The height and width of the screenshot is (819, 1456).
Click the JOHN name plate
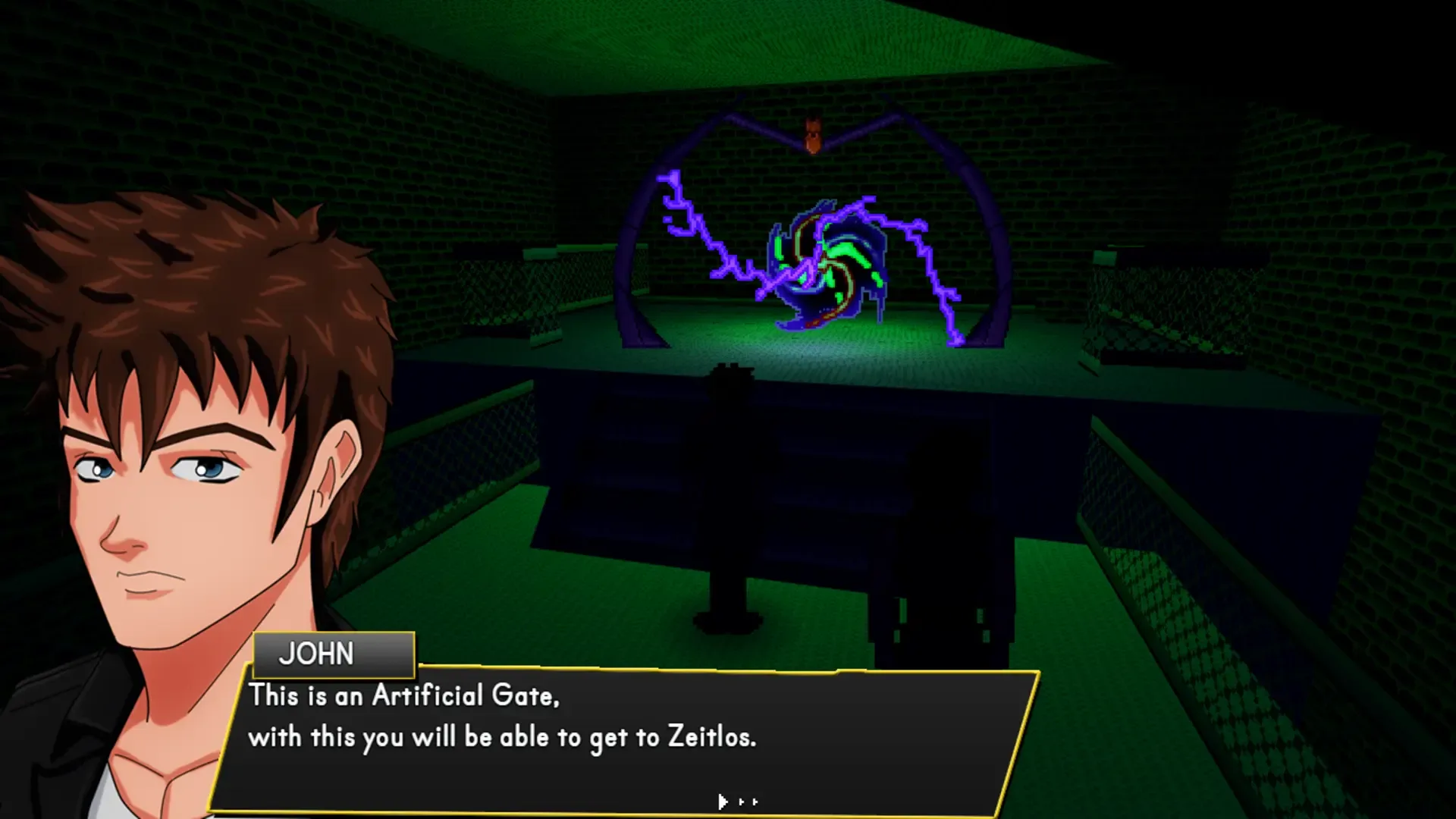click(x=331, y=653)
